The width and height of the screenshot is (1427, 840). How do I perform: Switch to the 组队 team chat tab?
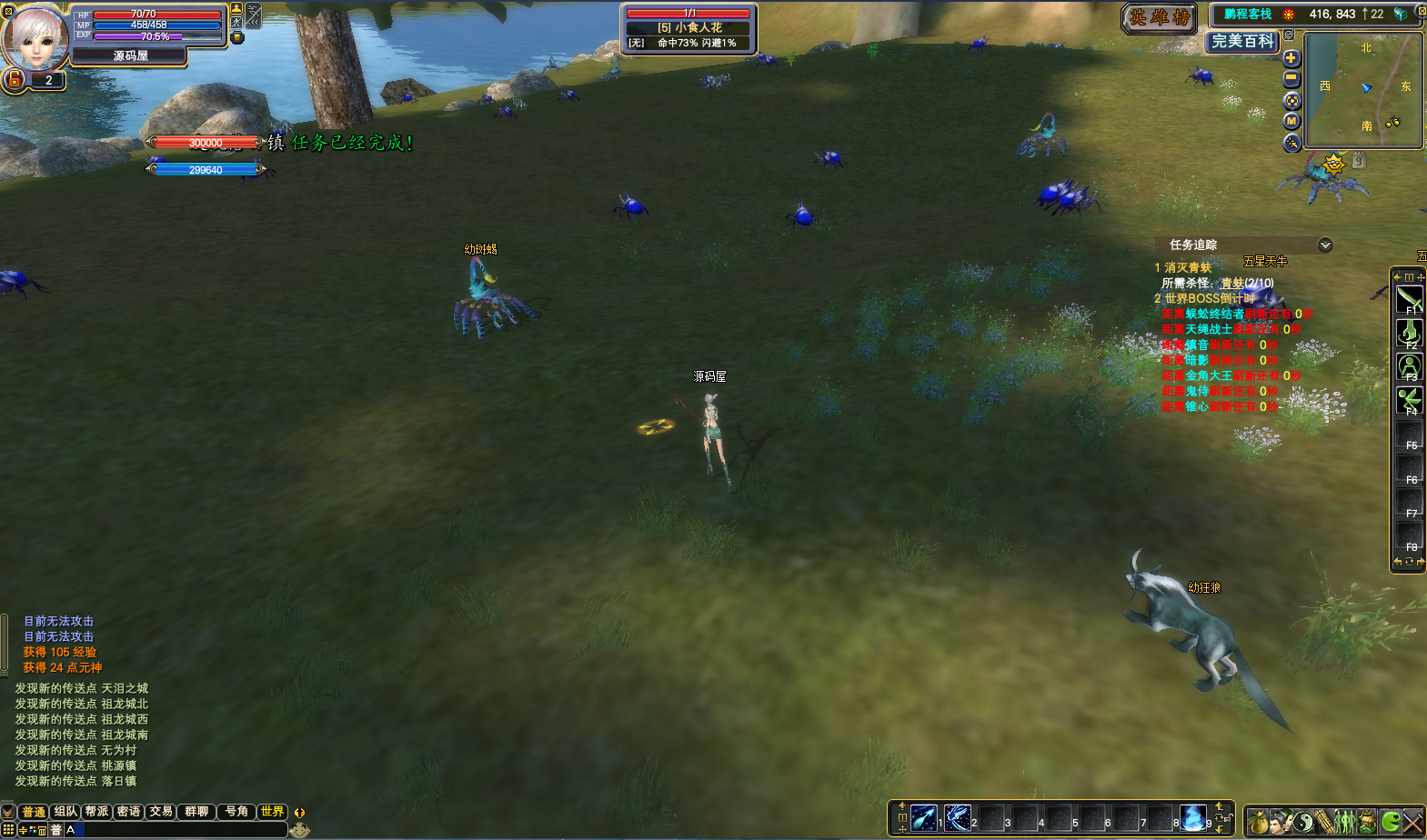point(65,812)
